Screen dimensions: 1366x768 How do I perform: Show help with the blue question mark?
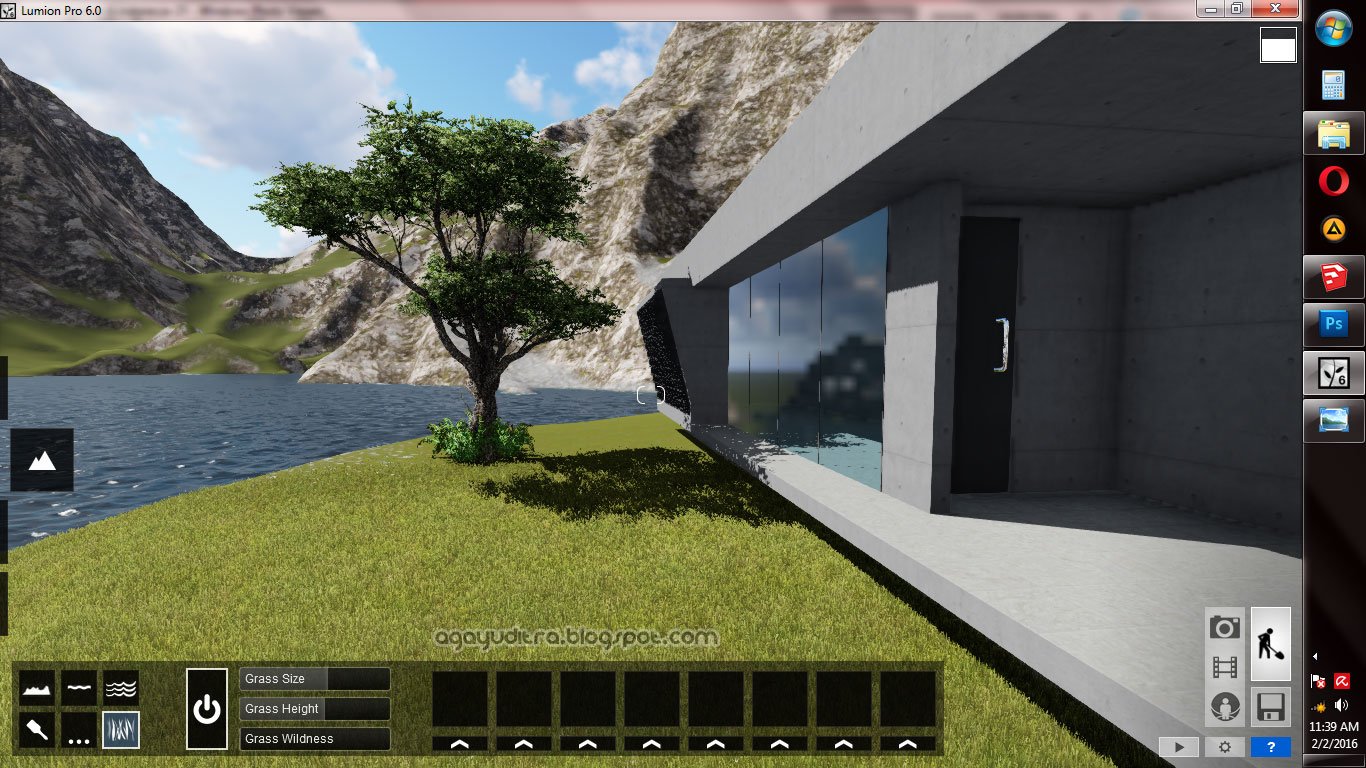tap(1271, 747)
